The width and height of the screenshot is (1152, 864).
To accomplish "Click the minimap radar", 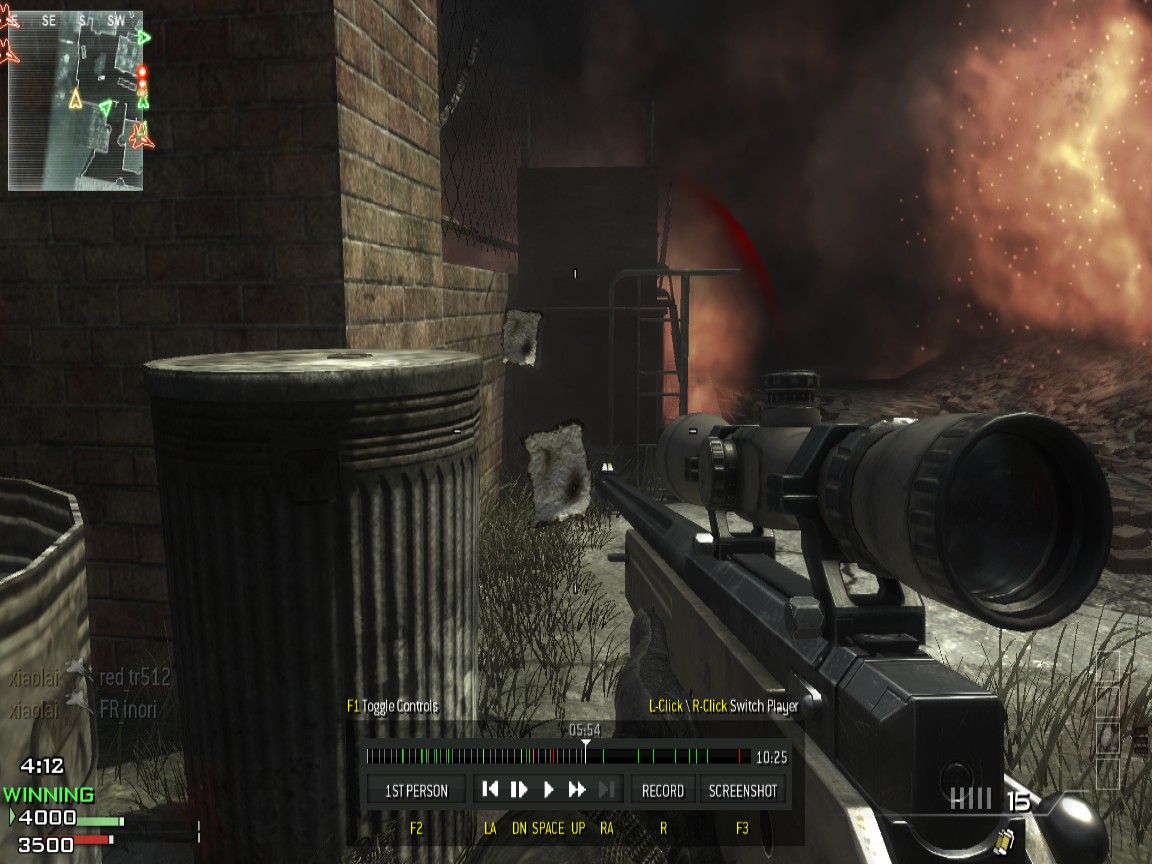I will (x=76, y=100).
